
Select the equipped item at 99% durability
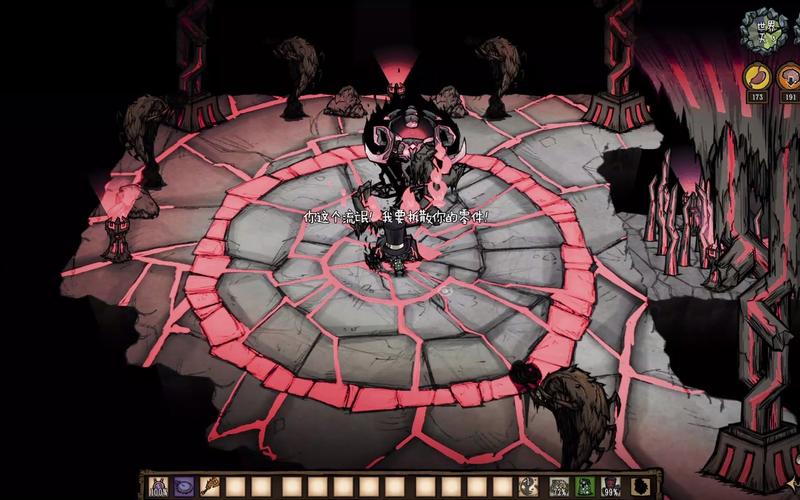click(611, 487)
